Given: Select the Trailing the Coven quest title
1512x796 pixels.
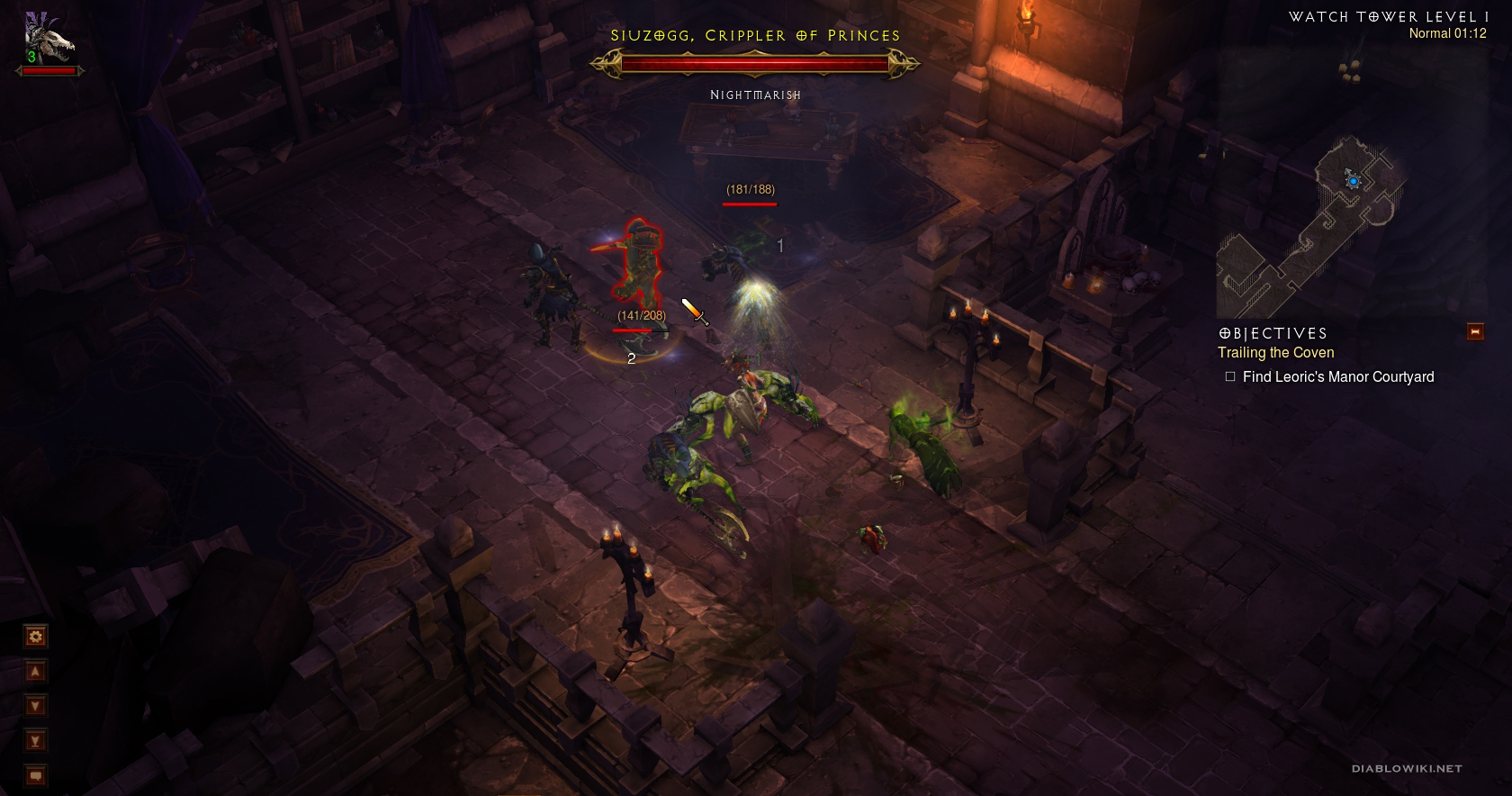Looking at the screenshot, I should point(1275,353).
